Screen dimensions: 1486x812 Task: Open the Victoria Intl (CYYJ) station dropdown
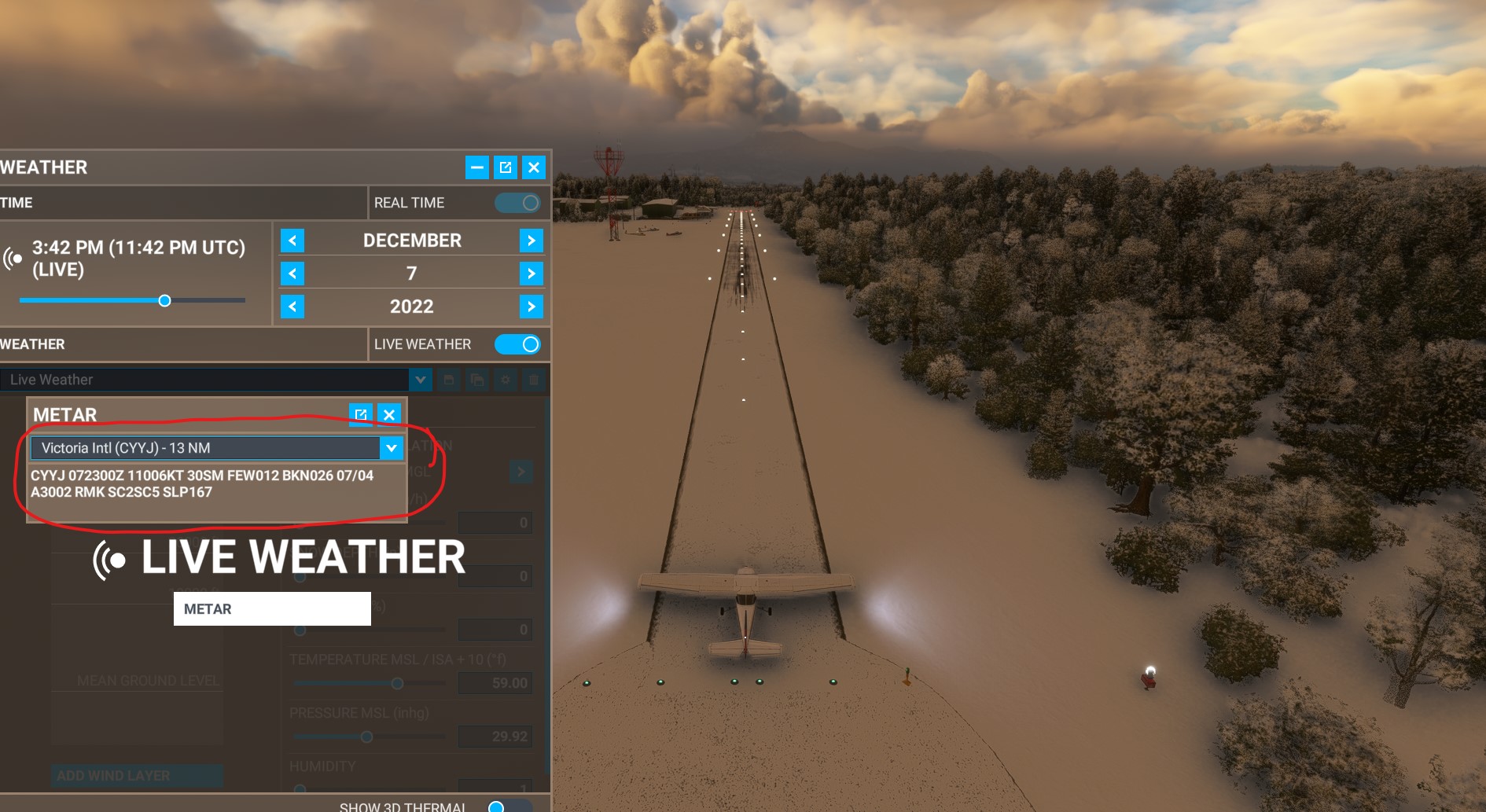[391, 448]
